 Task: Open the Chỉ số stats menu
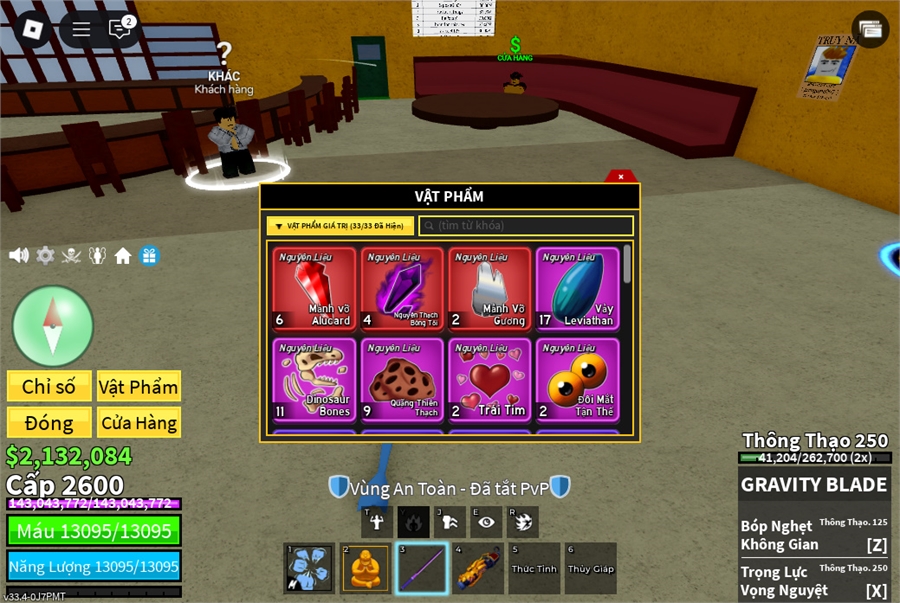click(49, 387)
